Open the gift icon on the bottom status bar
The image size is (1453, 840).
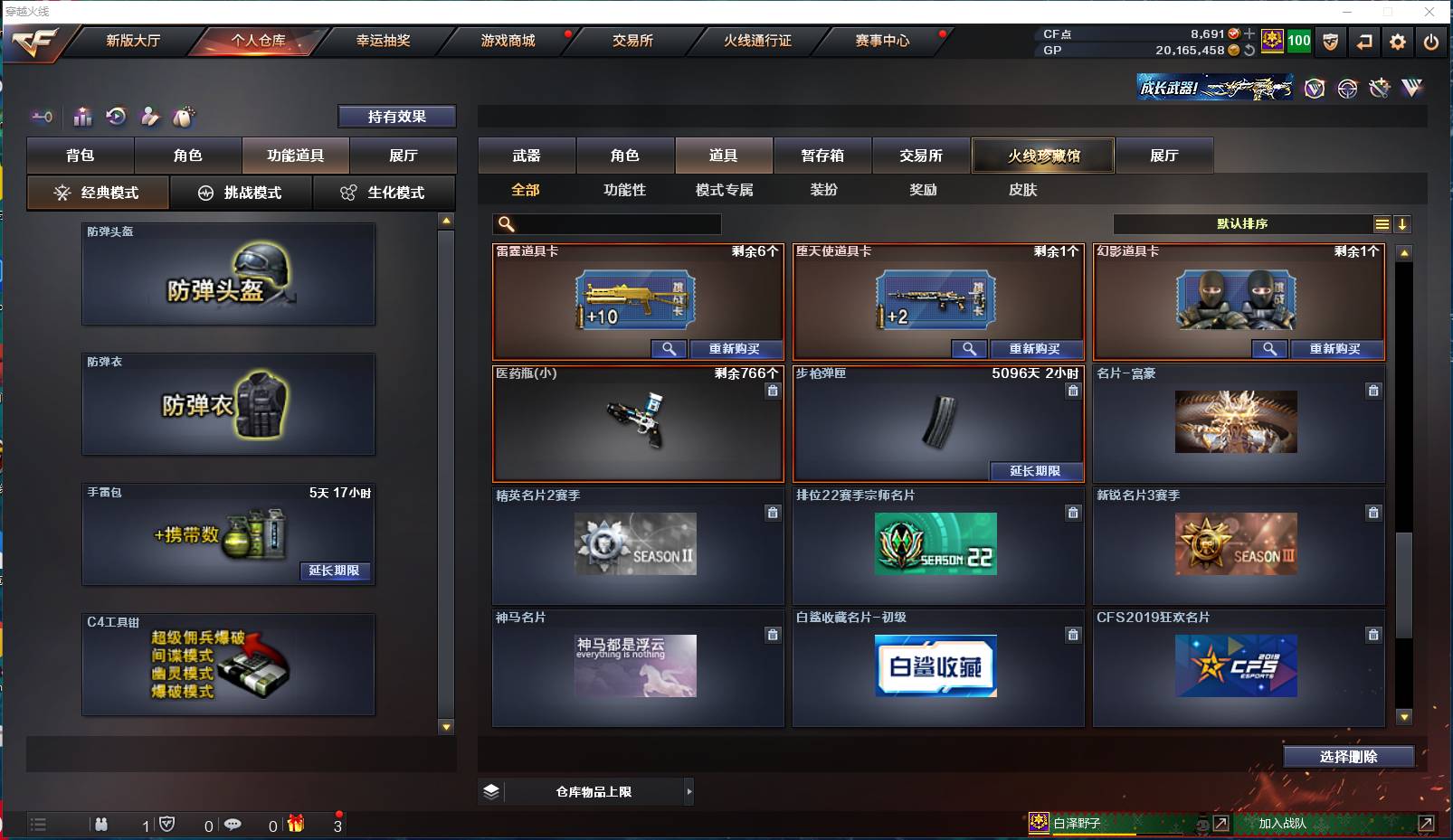coord(296,825)
